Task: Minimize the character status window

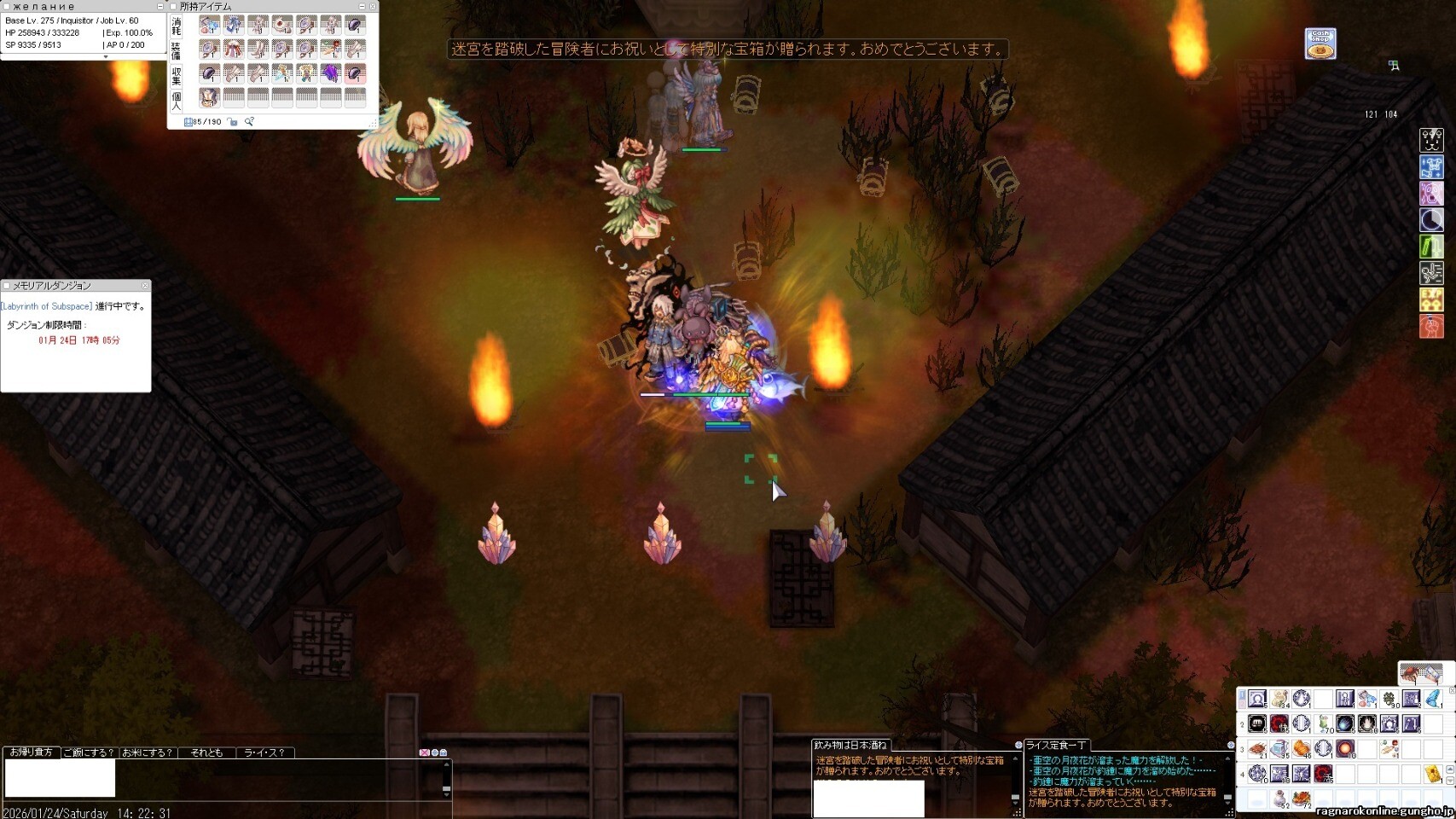Action: pos(160,7)
